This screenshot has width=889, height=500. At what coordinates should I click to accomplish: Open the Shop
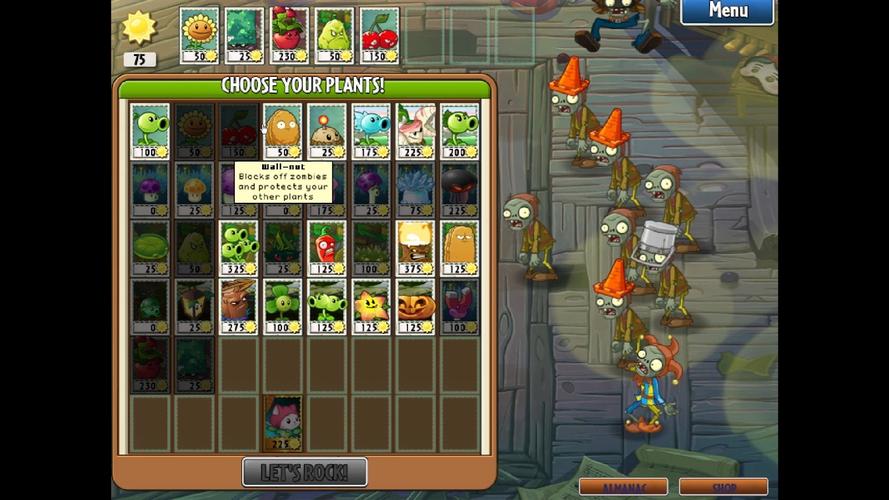722,487
